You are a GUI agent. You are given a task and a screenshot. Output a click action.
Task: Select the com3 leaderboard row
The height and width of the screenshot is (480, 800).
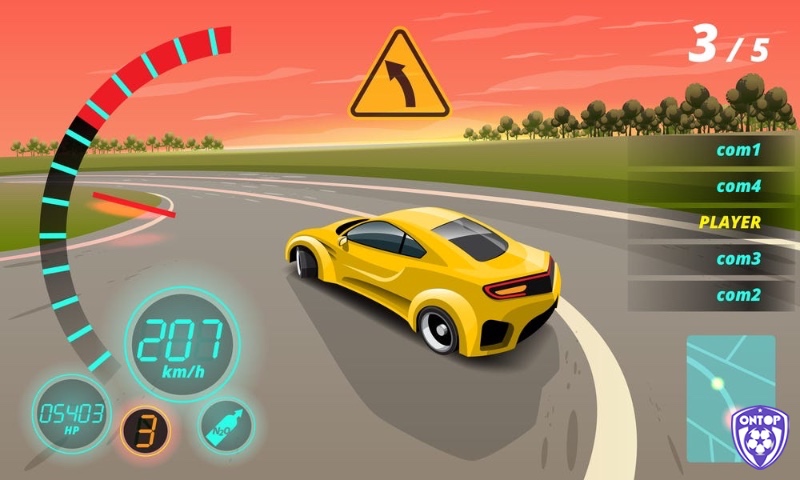[x=712, y=259]
